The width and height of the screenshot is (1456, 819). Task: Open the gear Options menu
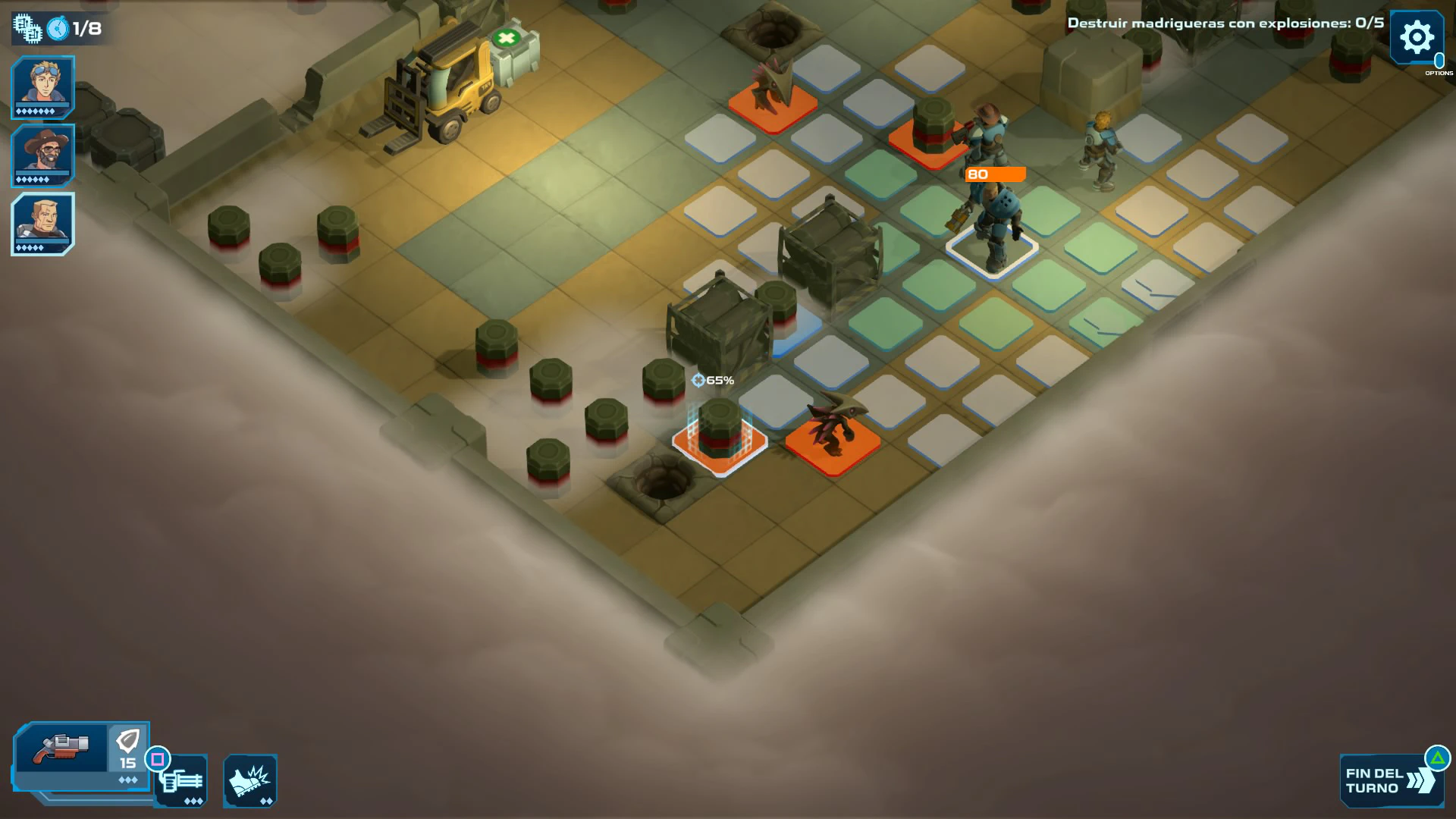point(1416,37)
